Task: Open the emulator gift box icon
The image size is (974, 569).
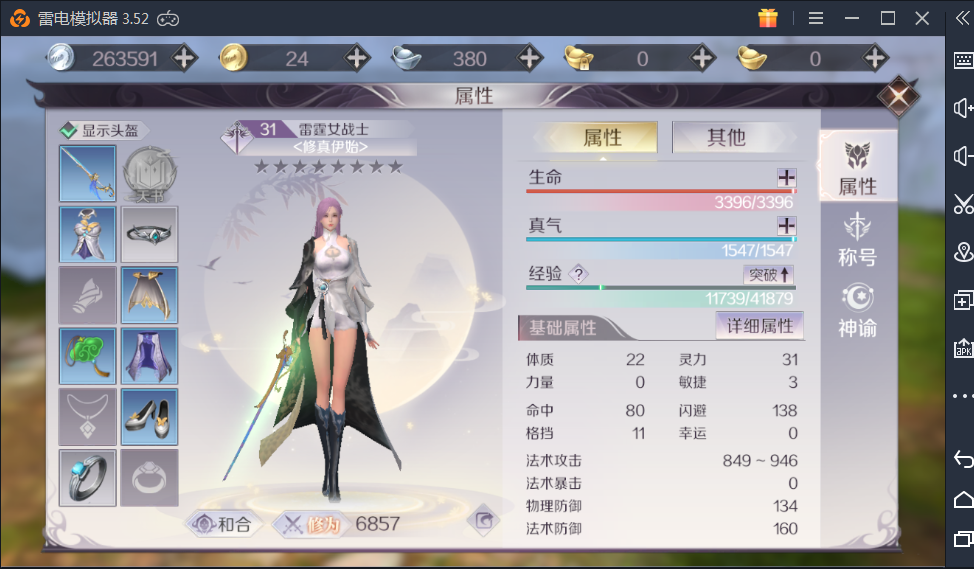Action: pos(768,18)
